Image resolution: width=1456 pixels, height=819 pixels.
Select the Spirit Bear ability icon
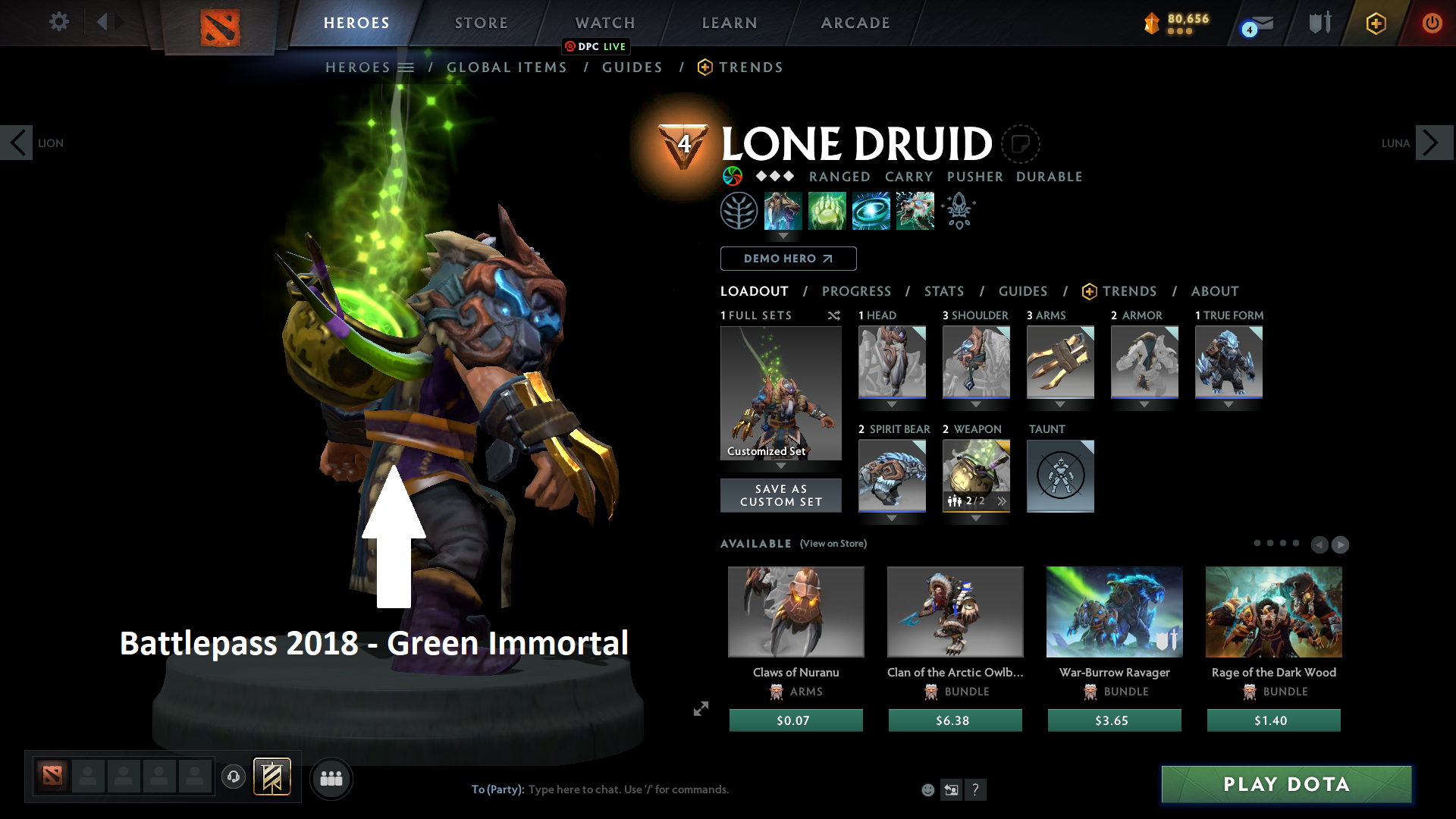[x=783, y=211]
